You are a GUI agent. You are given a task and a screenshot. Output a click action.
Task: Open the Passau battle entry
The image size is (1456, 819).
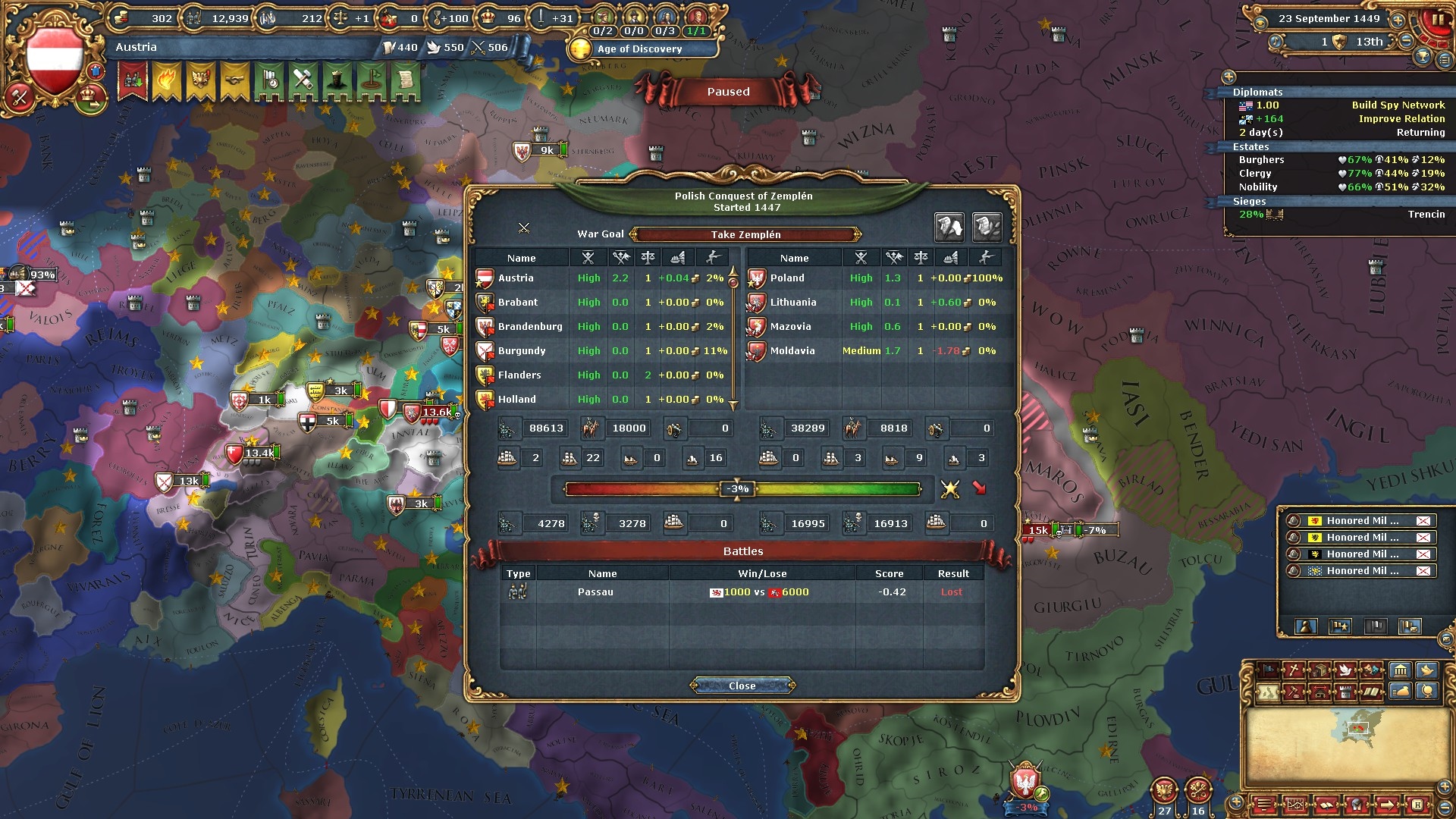[x=595, y=592]
